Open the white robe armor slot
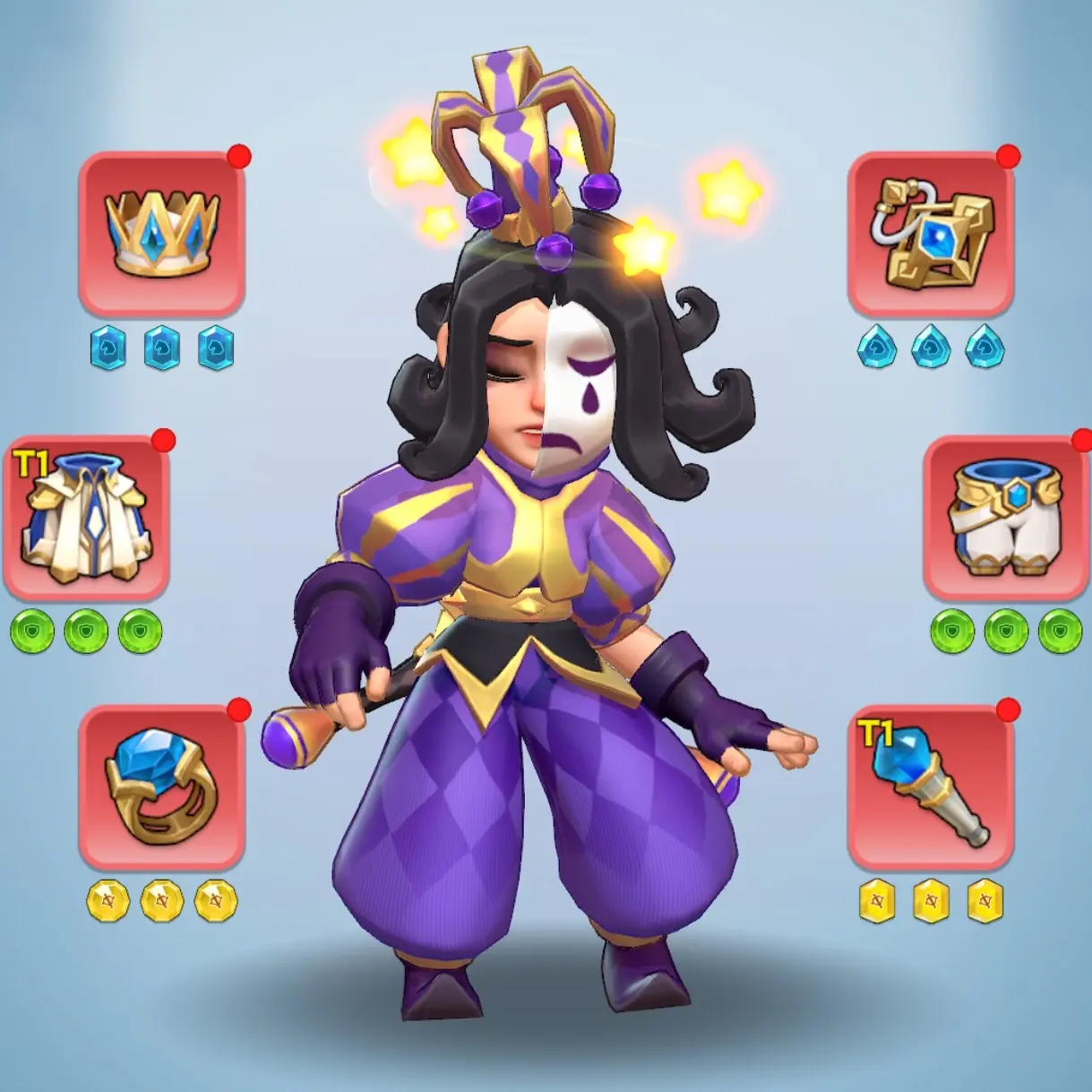 point(87,517)
